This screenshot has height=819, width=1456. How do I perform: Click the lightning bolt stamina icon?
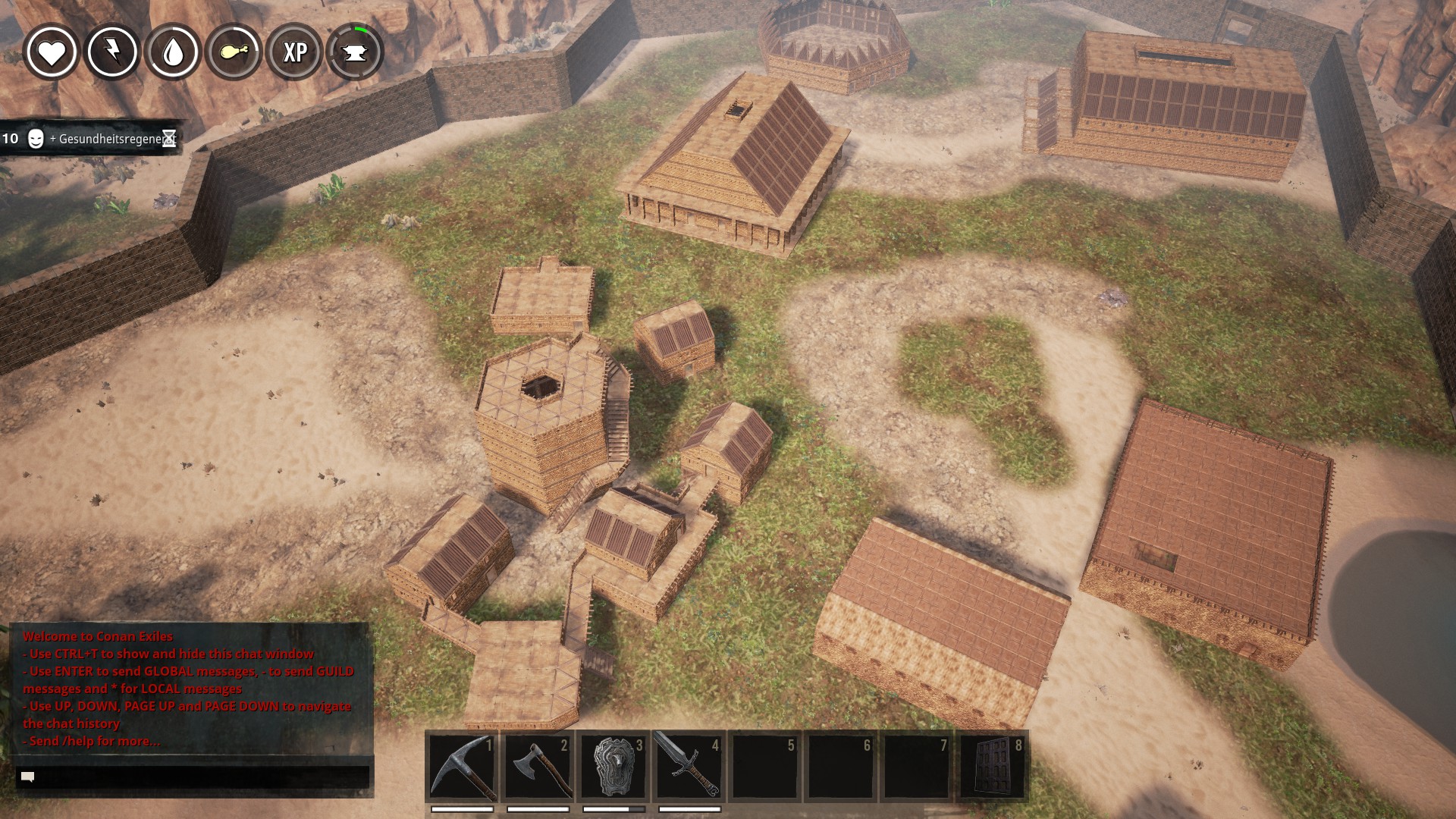(112, 52)
